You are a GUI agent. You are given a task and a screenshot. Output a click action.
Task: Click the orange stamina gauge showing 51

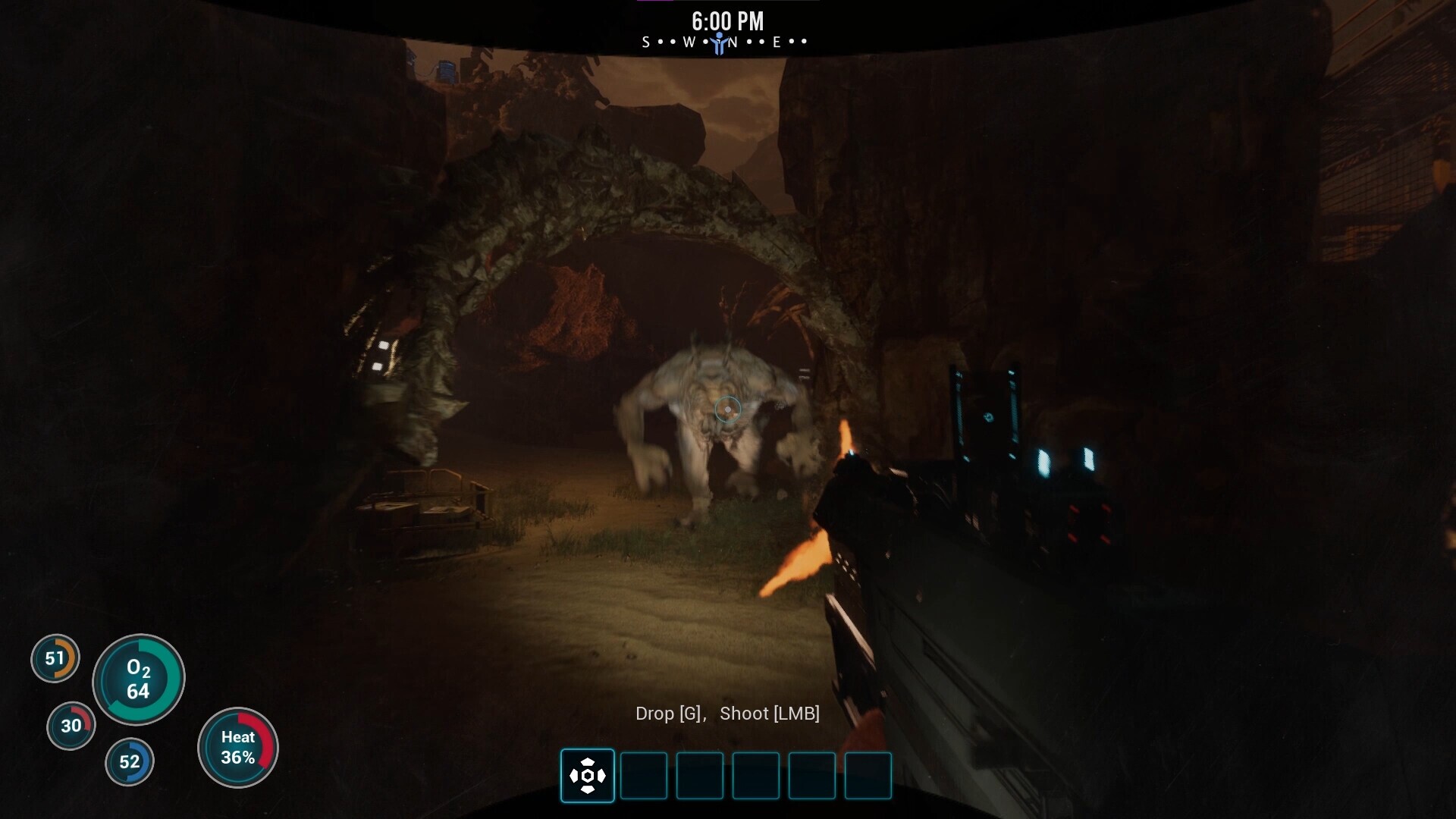(54, 659)
